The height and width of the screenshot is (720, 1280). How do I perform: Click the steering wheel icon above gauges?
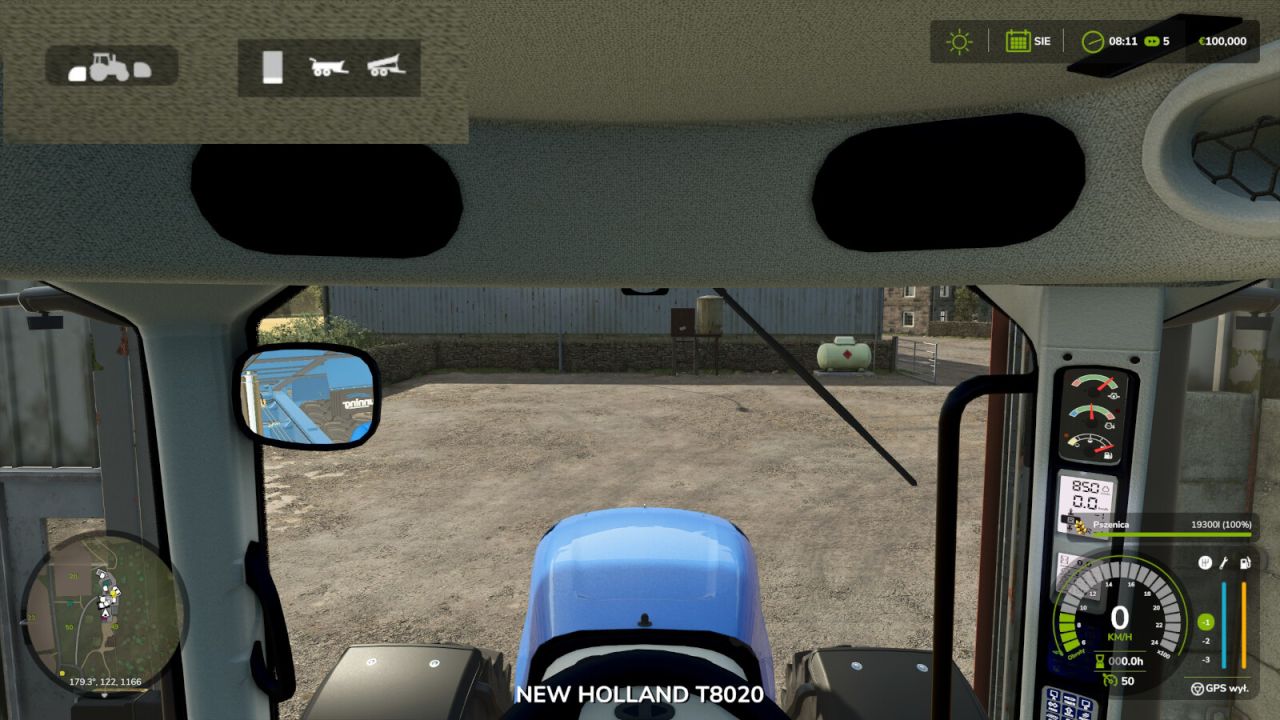[1205, 562]
